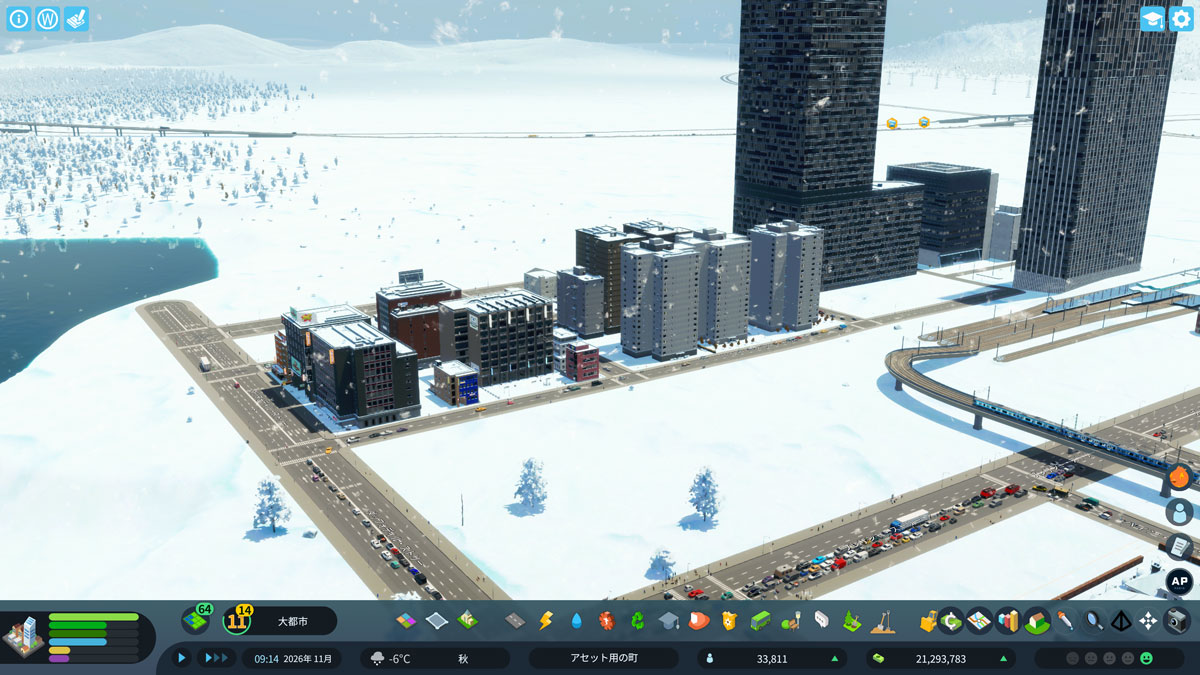Open the Roads build menu
The height and width of the screenshot is (675, 1200).
[515, 621]
